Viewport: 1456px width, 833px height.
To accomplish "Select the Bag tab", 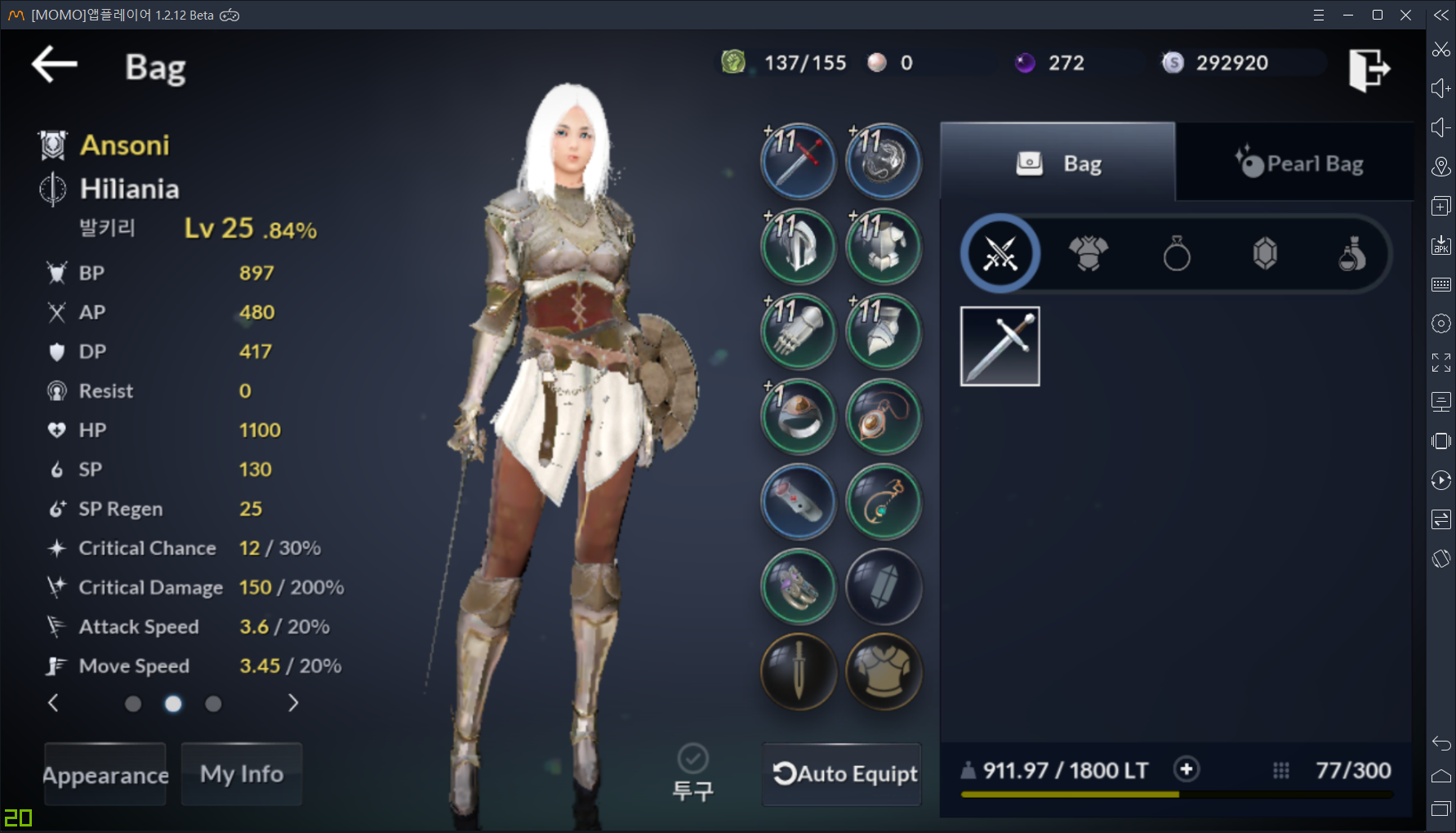I will (1058, 163).
